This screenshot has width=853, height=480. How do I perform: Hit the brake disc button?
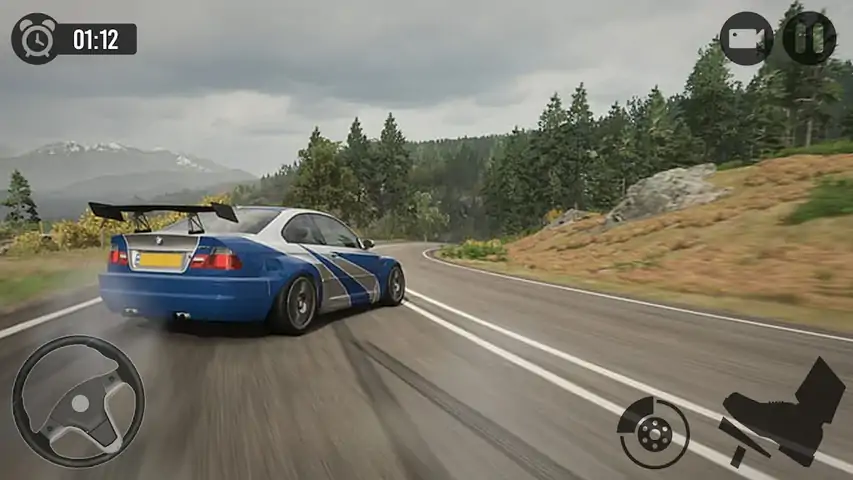(x=654, y=432)
